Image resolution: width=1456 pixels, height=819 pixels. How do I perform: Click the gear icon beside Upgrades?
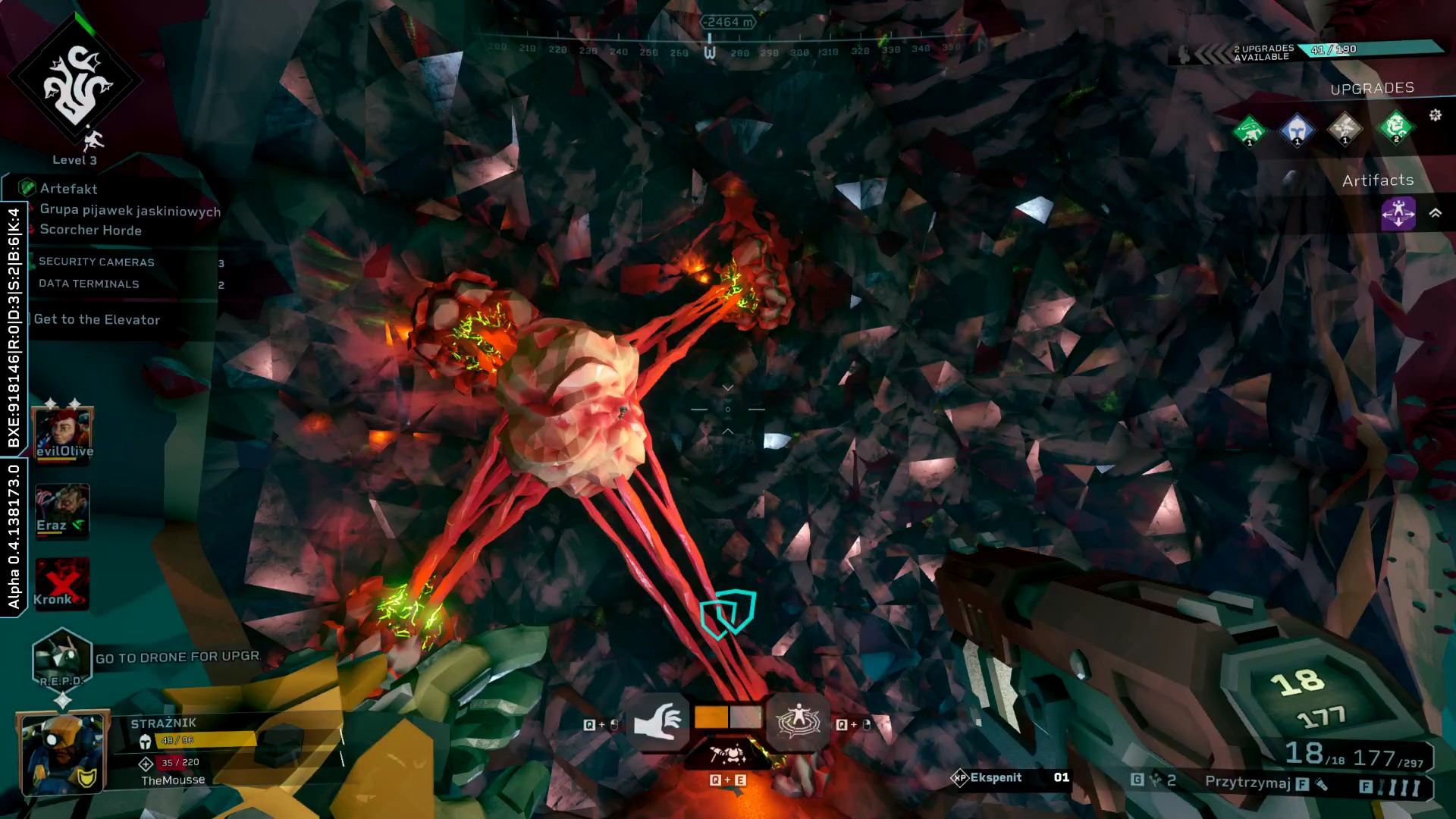1435,115
